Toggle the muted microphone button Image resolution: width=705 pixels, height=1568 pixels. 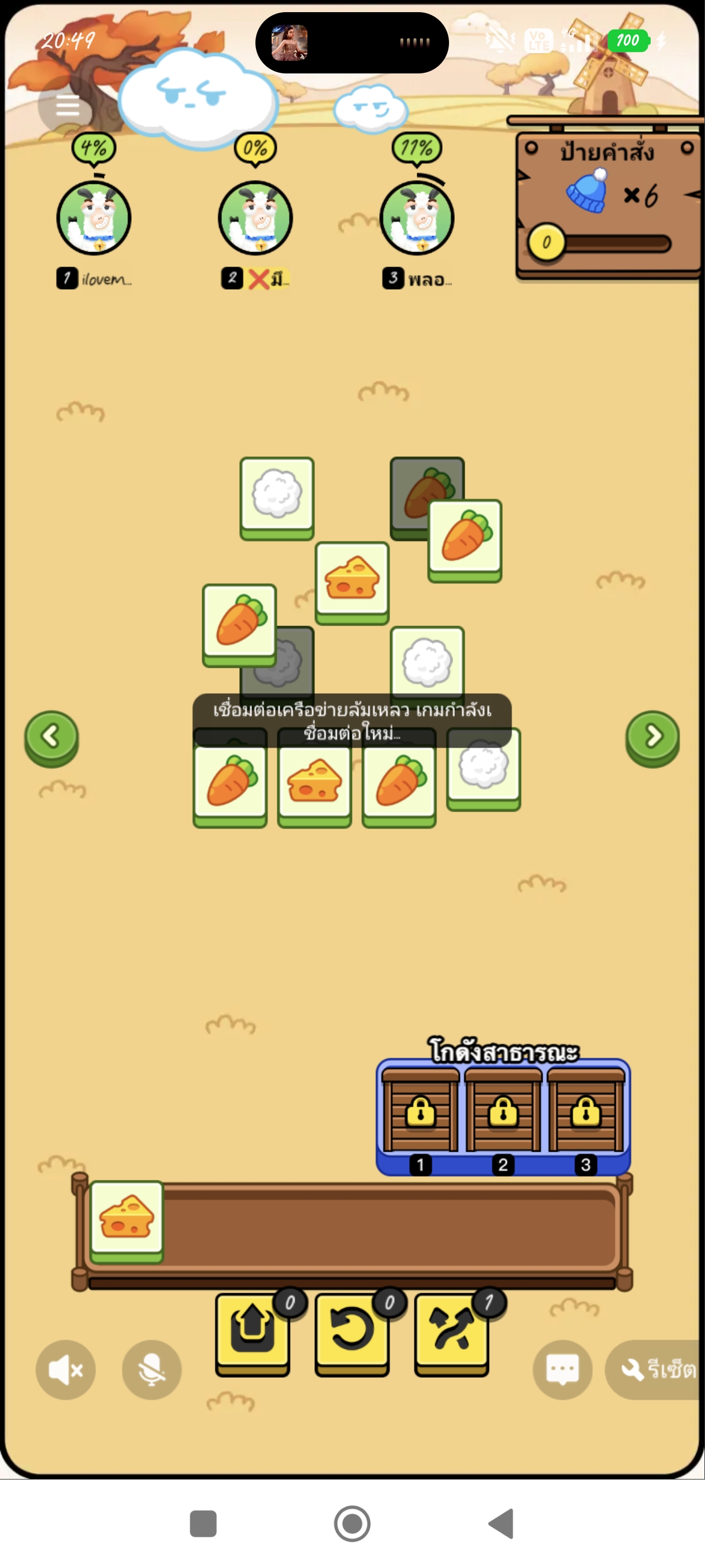[151, 1370]
